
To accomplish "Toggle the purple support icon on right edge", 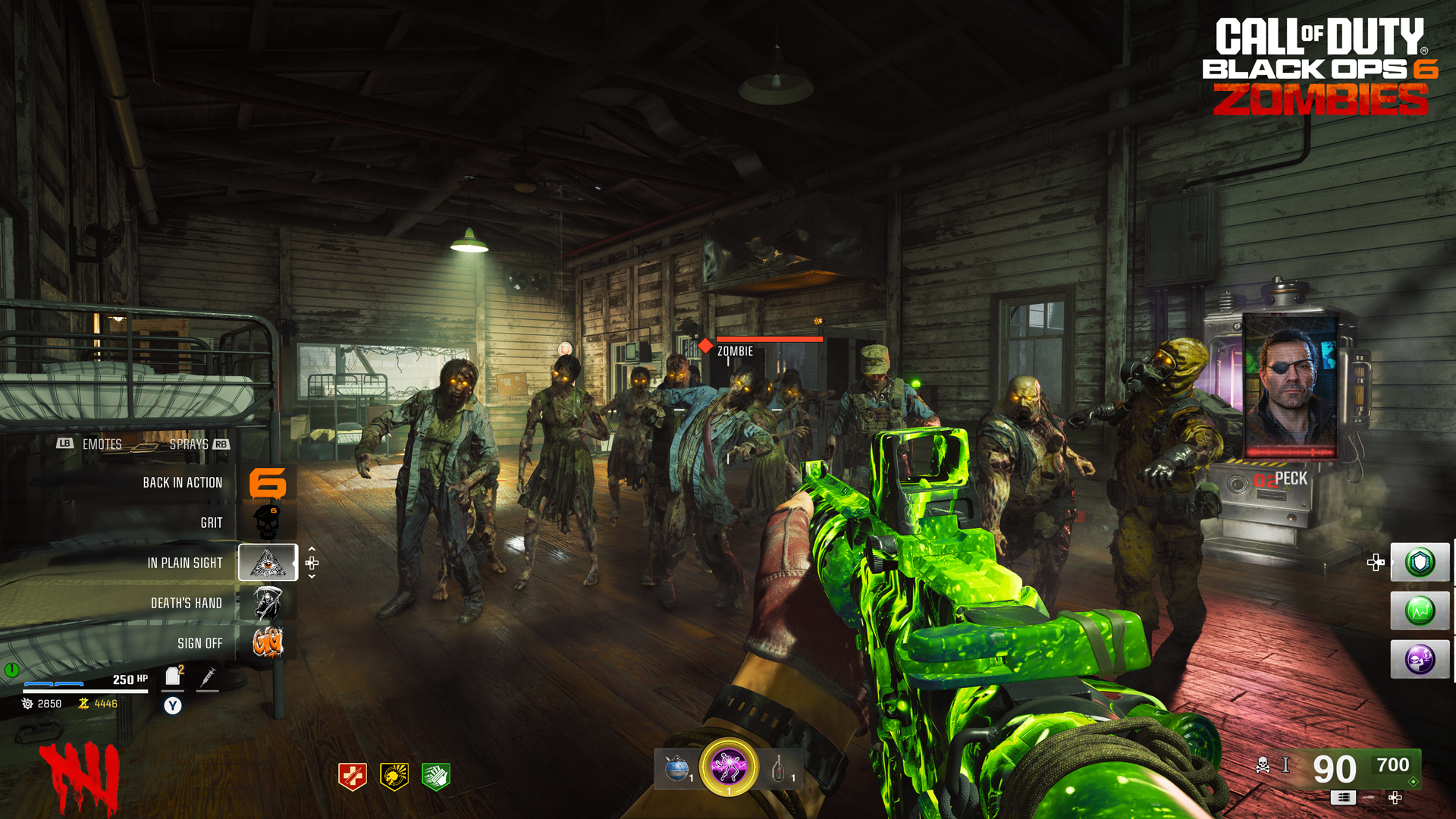I will pyautogui.click(x=1420, y=659).
